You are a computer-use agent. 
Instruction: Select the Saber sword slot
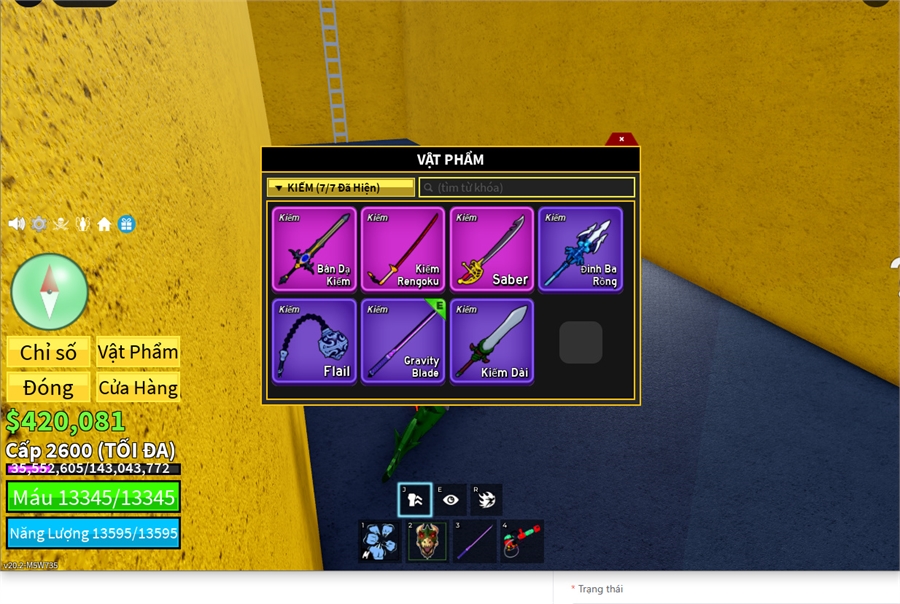[x=492, y=249]
